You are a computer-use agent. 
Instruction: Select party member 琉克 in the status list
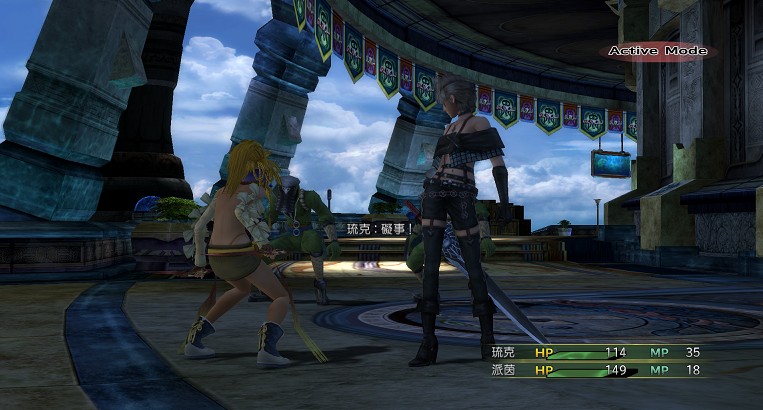[x=502, y=352]
